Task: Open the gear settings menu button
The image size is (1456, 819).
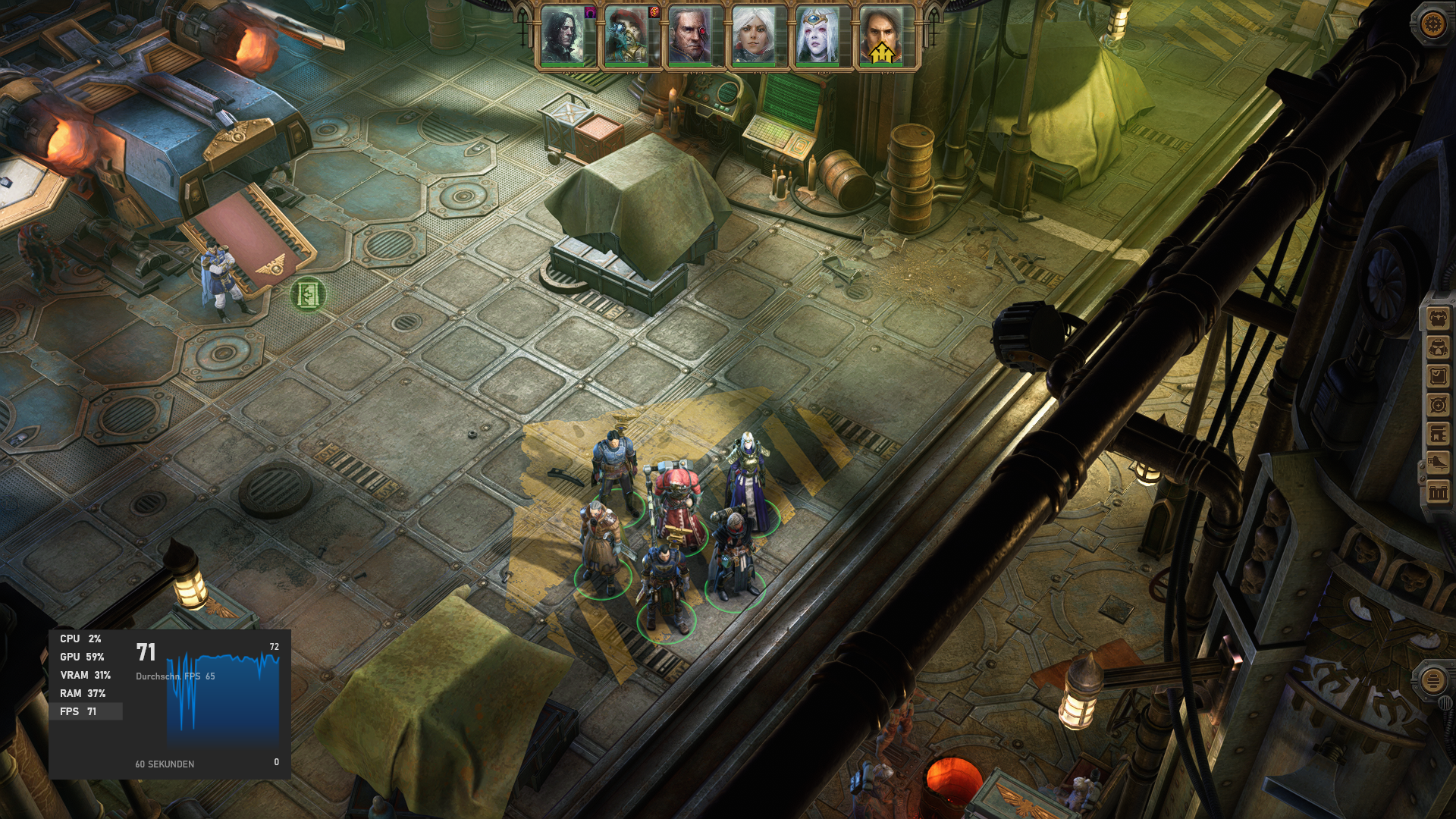Action: [x=1432, y=24]
